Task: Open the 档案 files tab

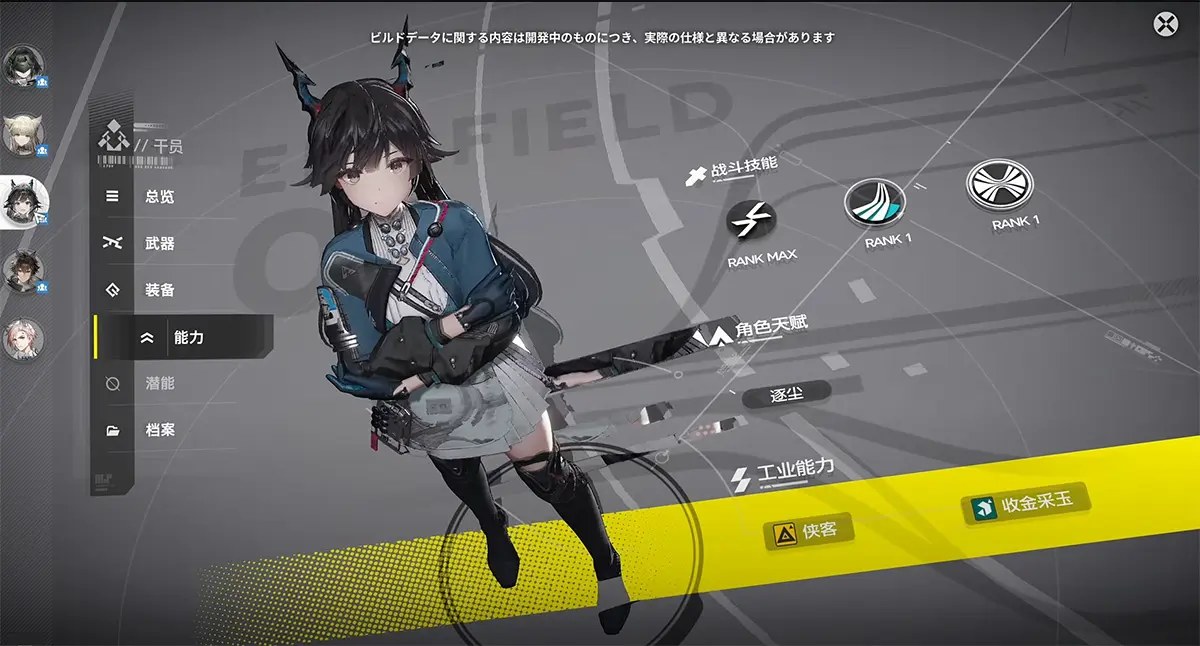Action: [159, 430]
